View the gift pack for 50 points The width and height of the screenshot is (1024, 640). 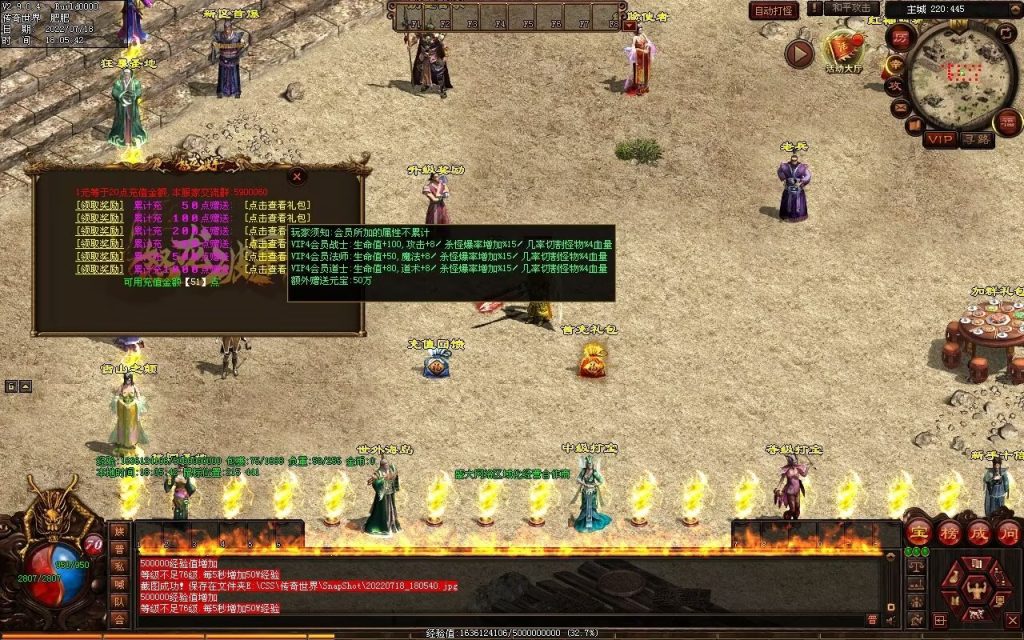277,205
